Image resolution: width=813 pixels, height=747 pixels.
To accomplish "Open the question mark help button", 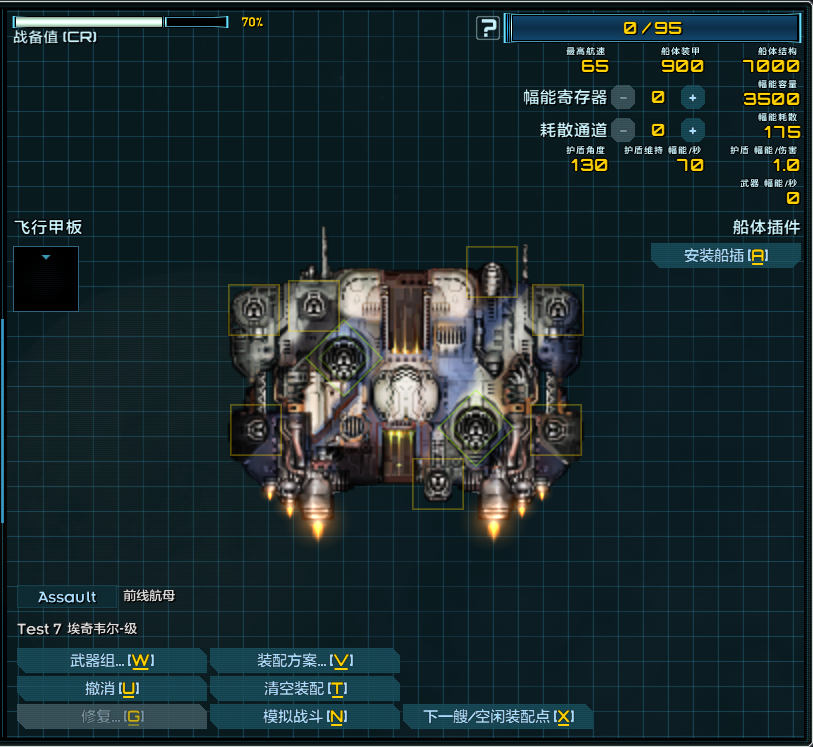I will 487,28.
